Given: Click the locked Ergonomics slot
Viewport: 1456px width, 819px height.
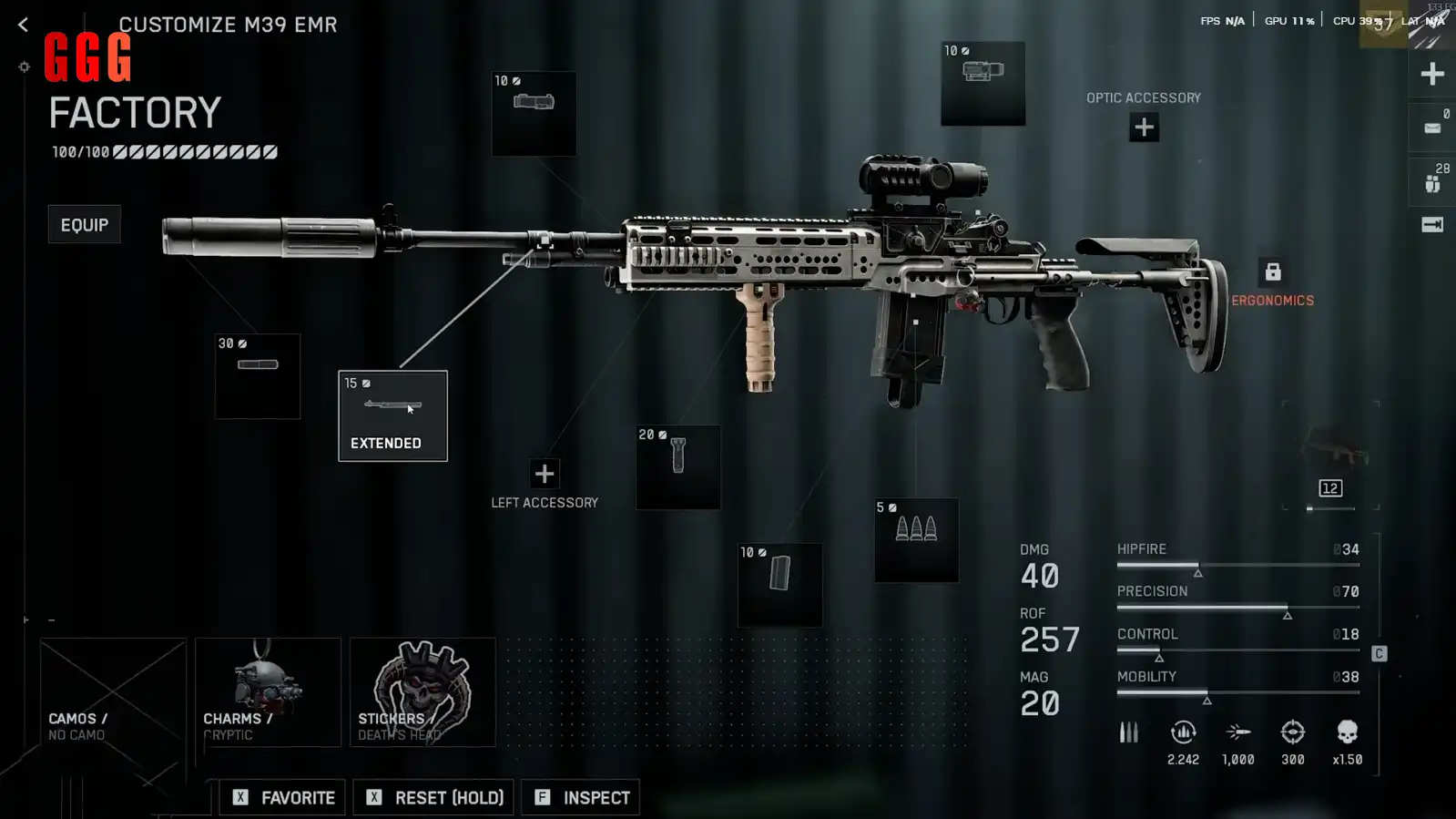Looking at the screenshot, I should point(1272,272).
